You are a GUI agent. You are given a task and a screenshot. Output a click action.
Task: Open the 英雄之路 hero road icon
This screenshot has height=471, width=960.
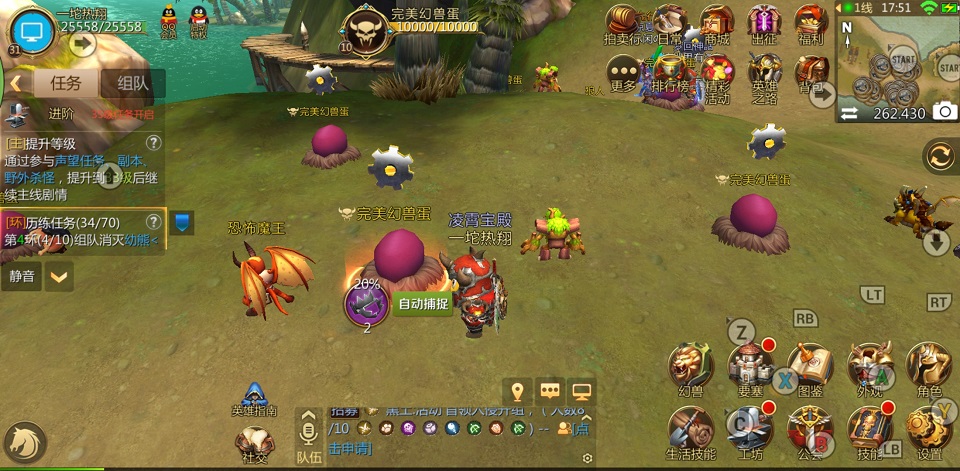coord(765,75)
